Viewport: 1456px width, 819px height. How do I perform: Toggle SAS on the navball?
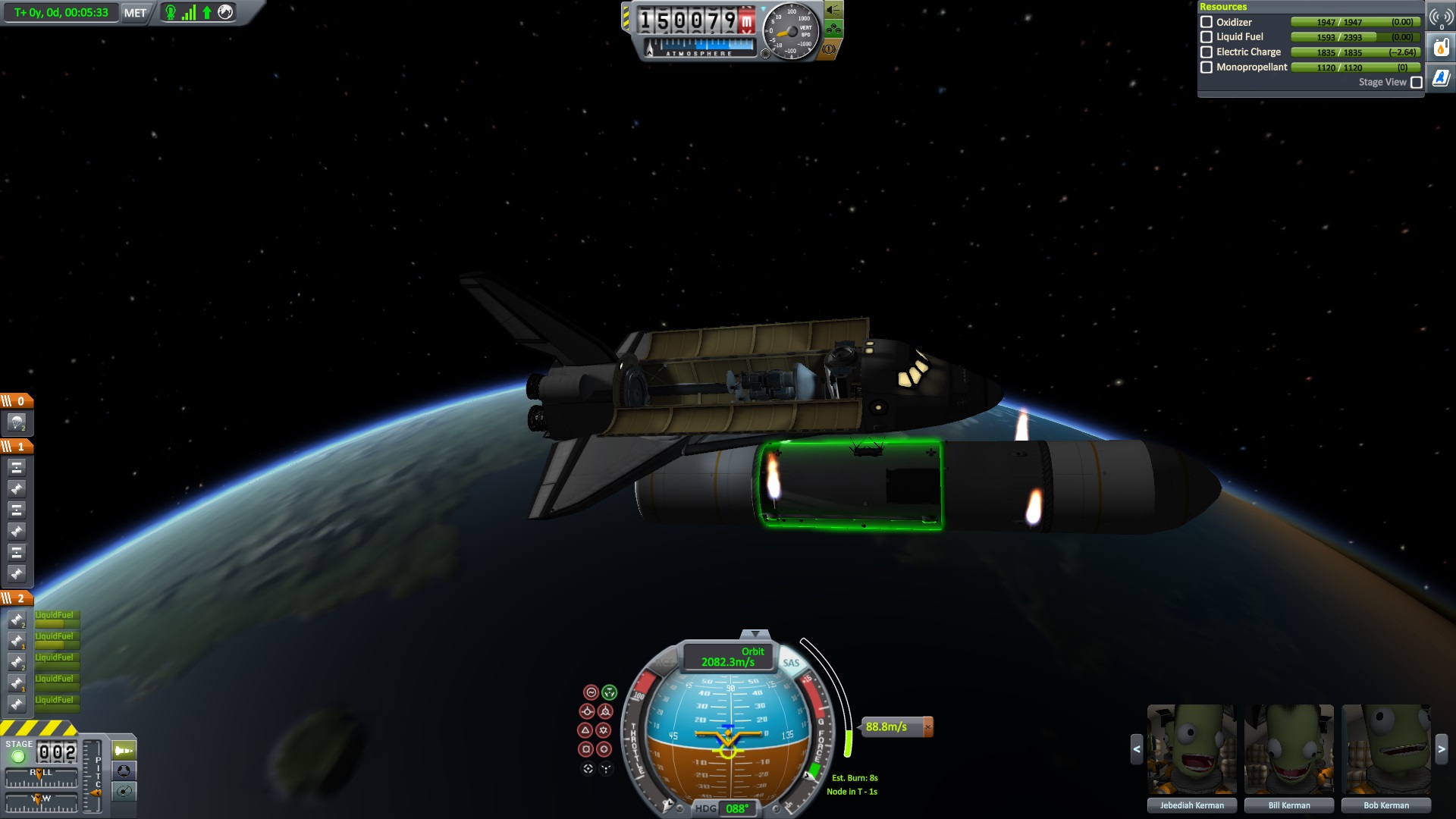791,663
